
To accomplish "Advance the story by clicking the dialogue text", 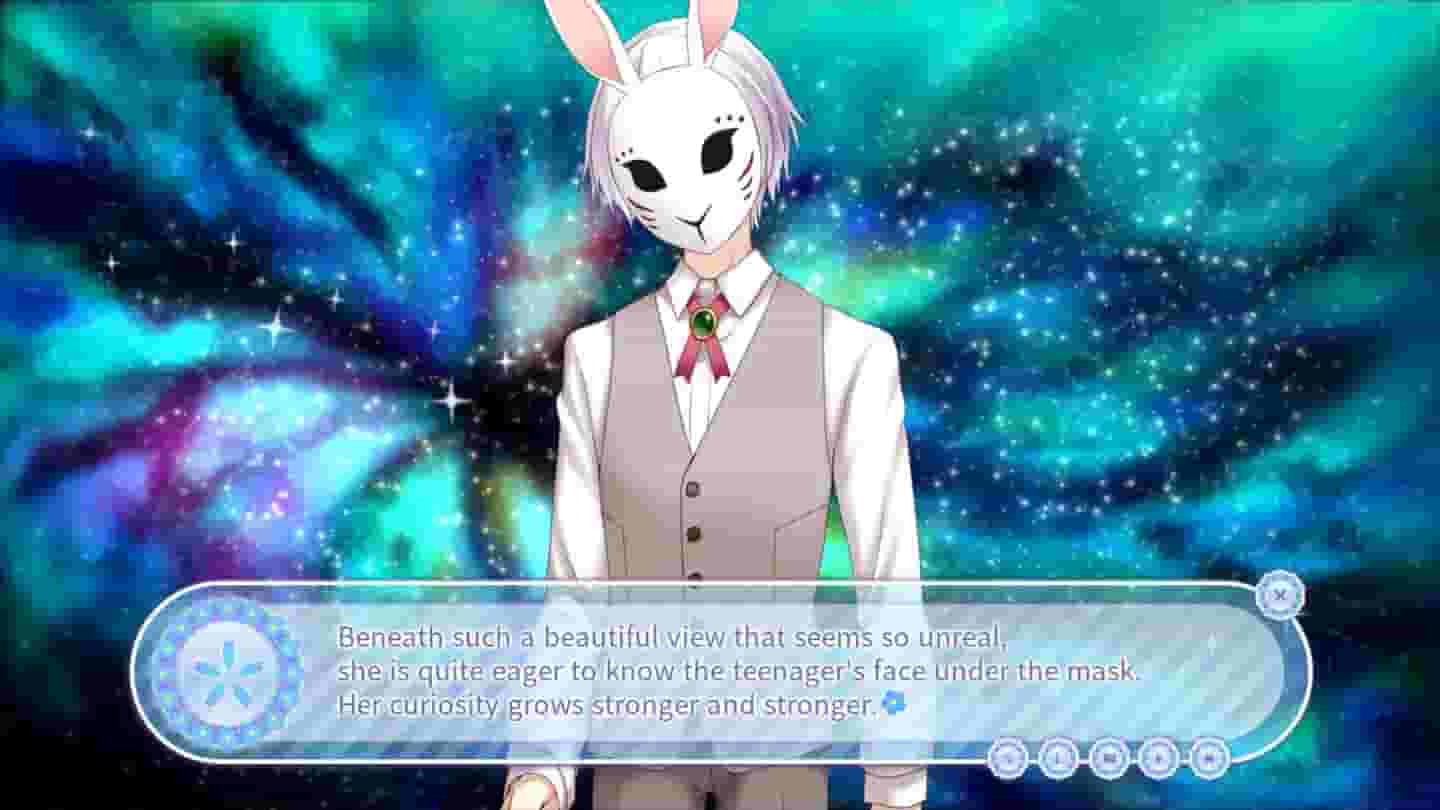I will tap(740, 670).
